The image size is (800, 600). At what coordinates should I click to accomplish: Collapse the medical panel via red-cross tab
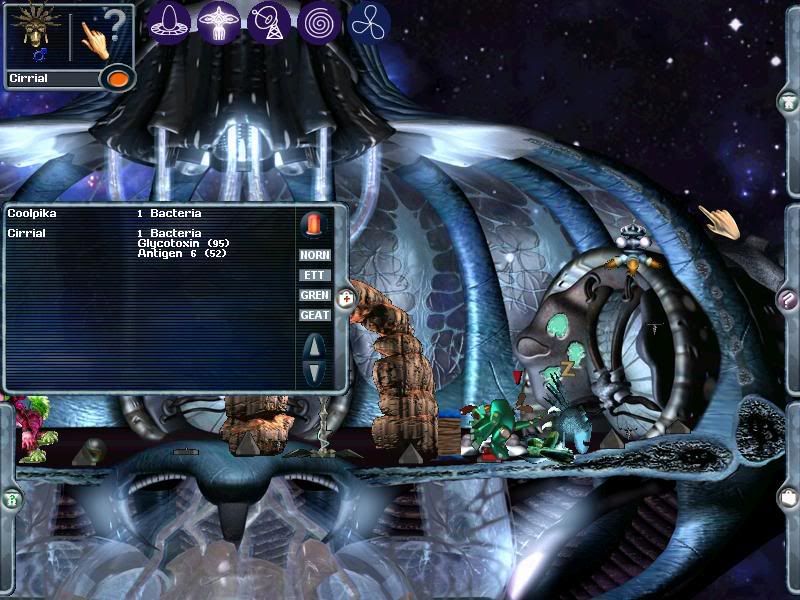(345, 298)
